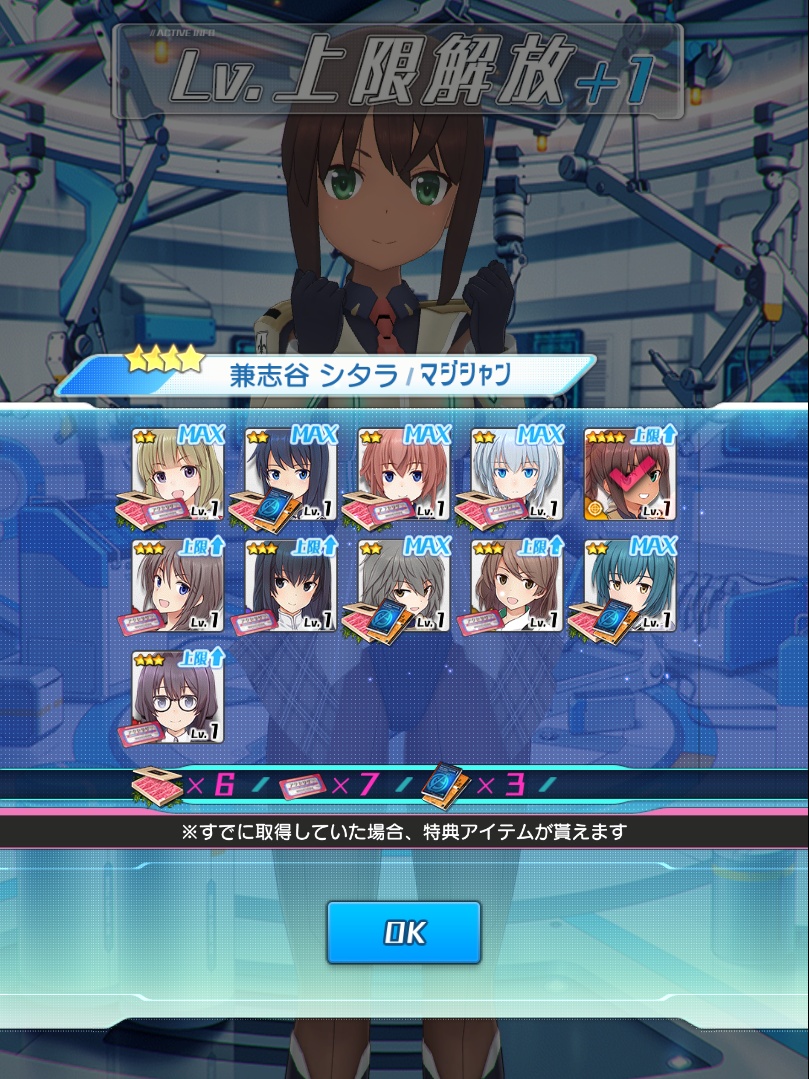Pick the gray-haired girl with covered eye
This screenshot has height=1079, width=809.
click(x=404, y=587)
